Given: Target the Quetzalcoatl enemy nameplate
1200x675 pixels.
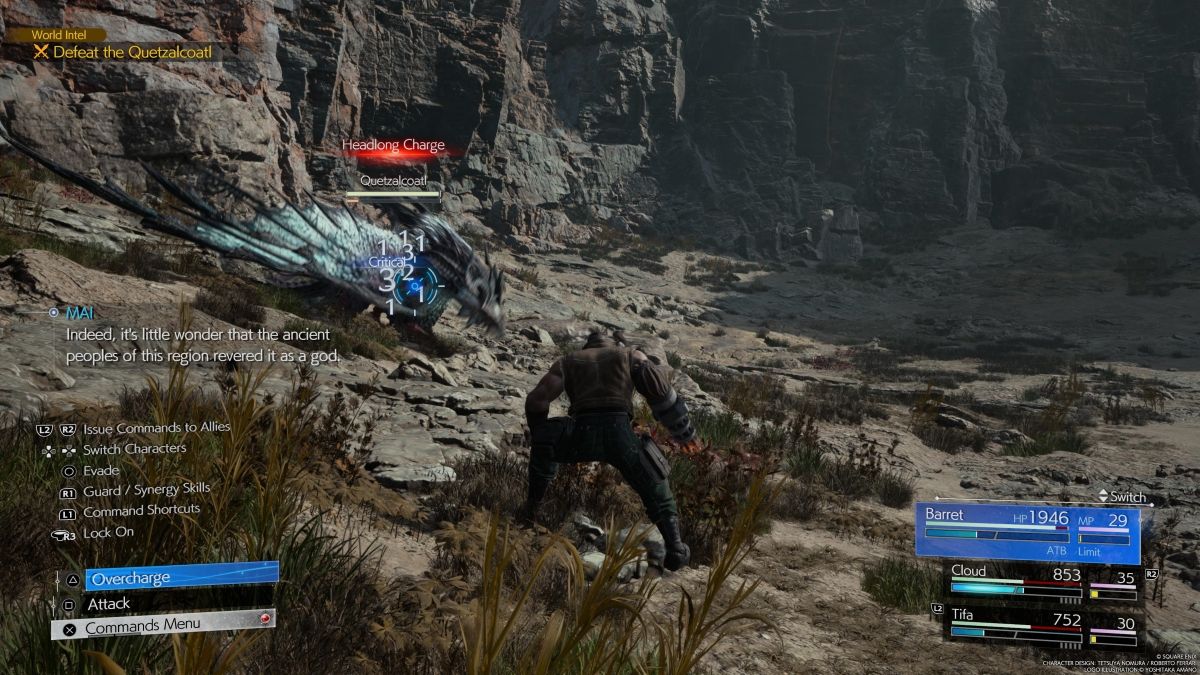Looking at the screenshot, I should (393, 182).
